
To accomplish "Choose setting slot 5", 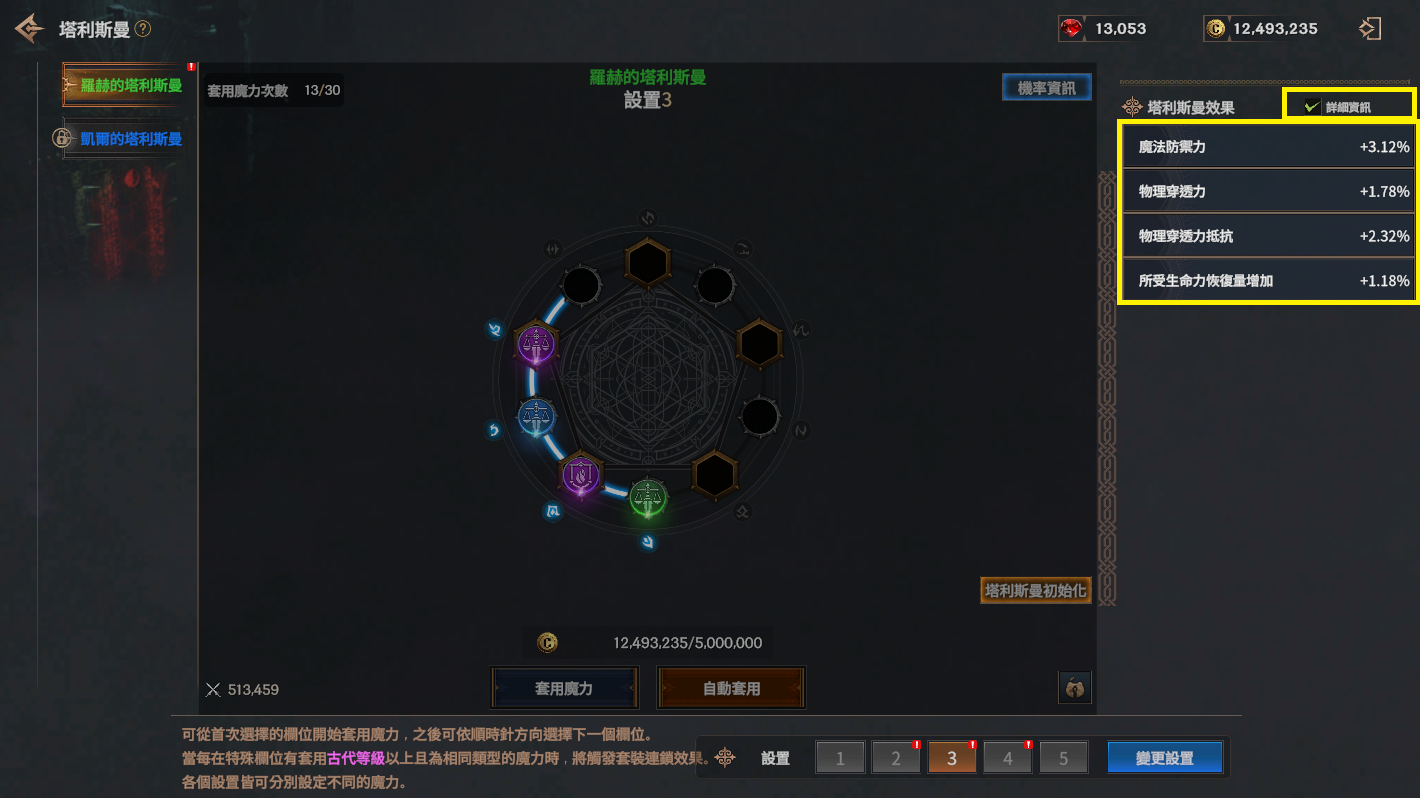I will pos(1063,758).
